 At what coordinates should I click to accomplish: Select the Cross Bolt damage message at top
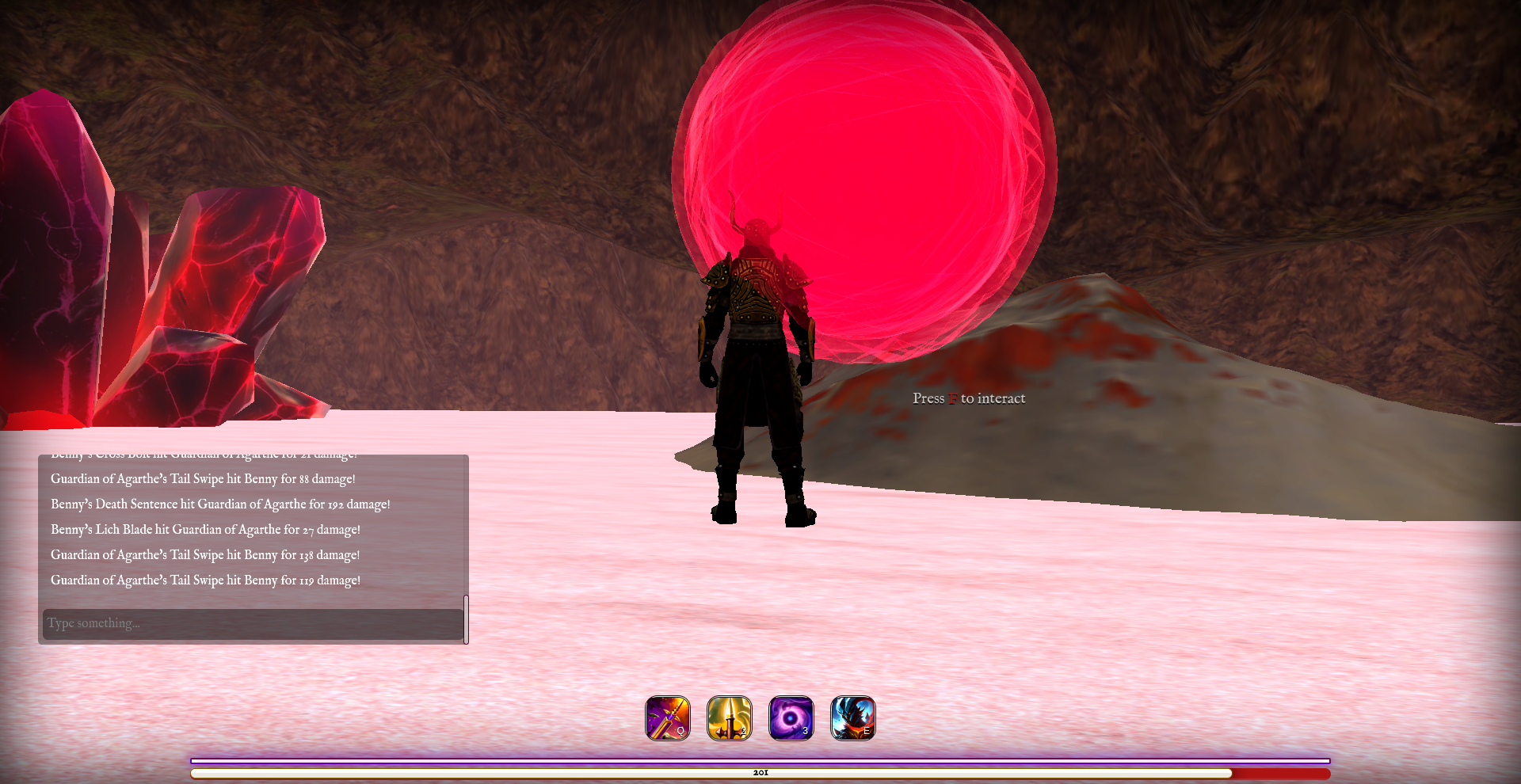pyautogui.click(x=204, y=455)
